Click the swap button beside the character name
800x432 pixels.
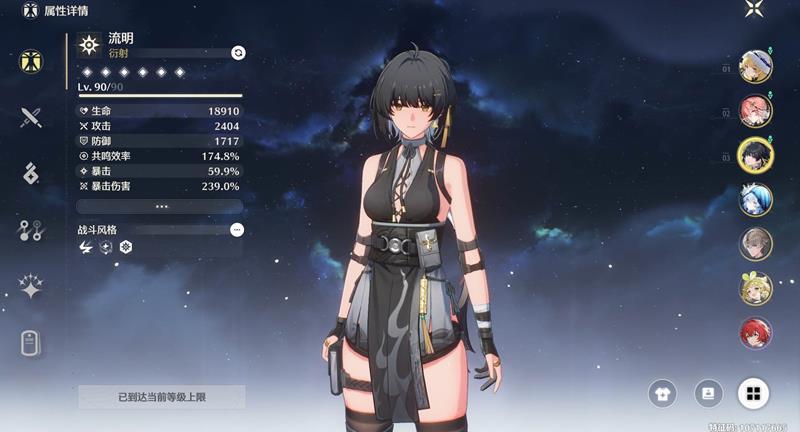click(237, 52)
